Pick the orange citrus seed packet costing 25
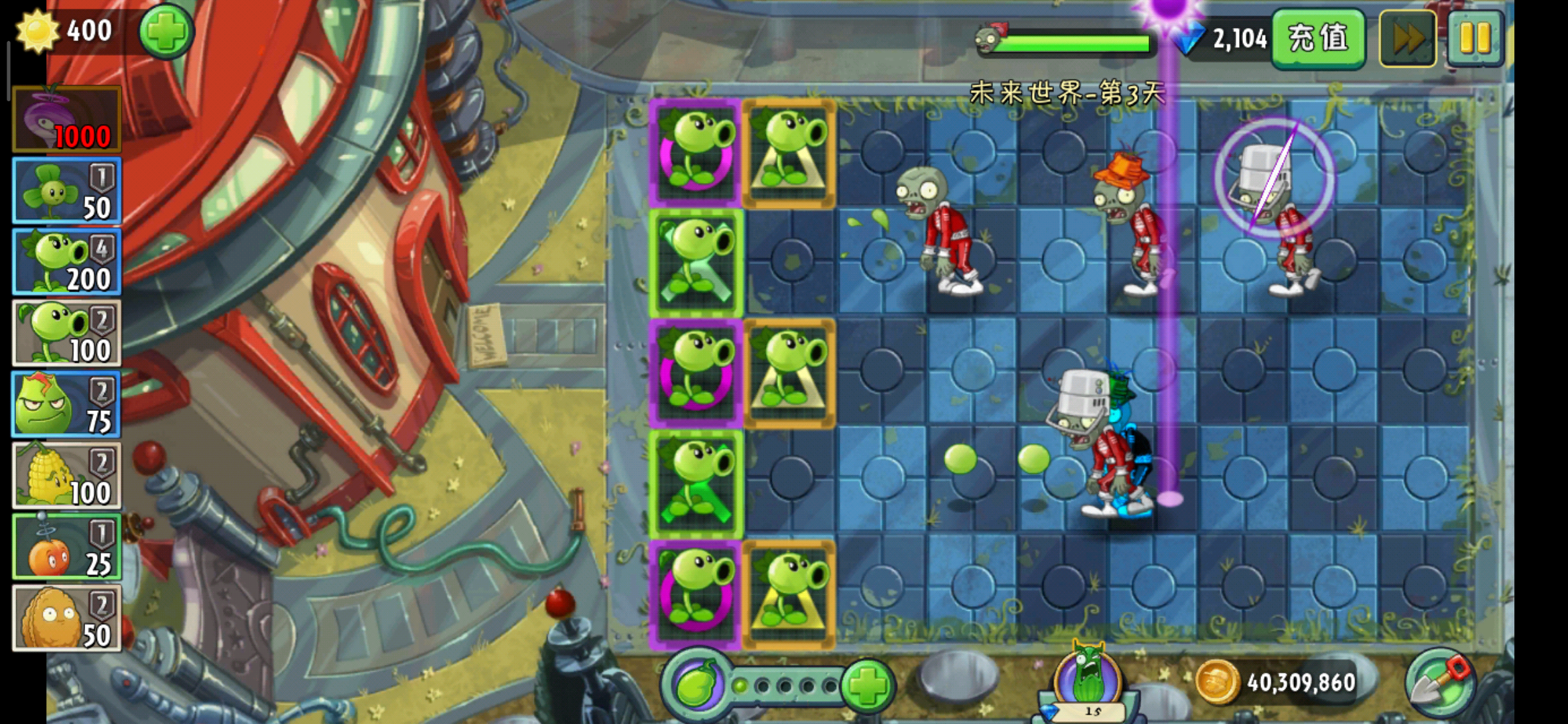Image resolution: width=1568 pixels, height=724 pixels. coord(66,546)
